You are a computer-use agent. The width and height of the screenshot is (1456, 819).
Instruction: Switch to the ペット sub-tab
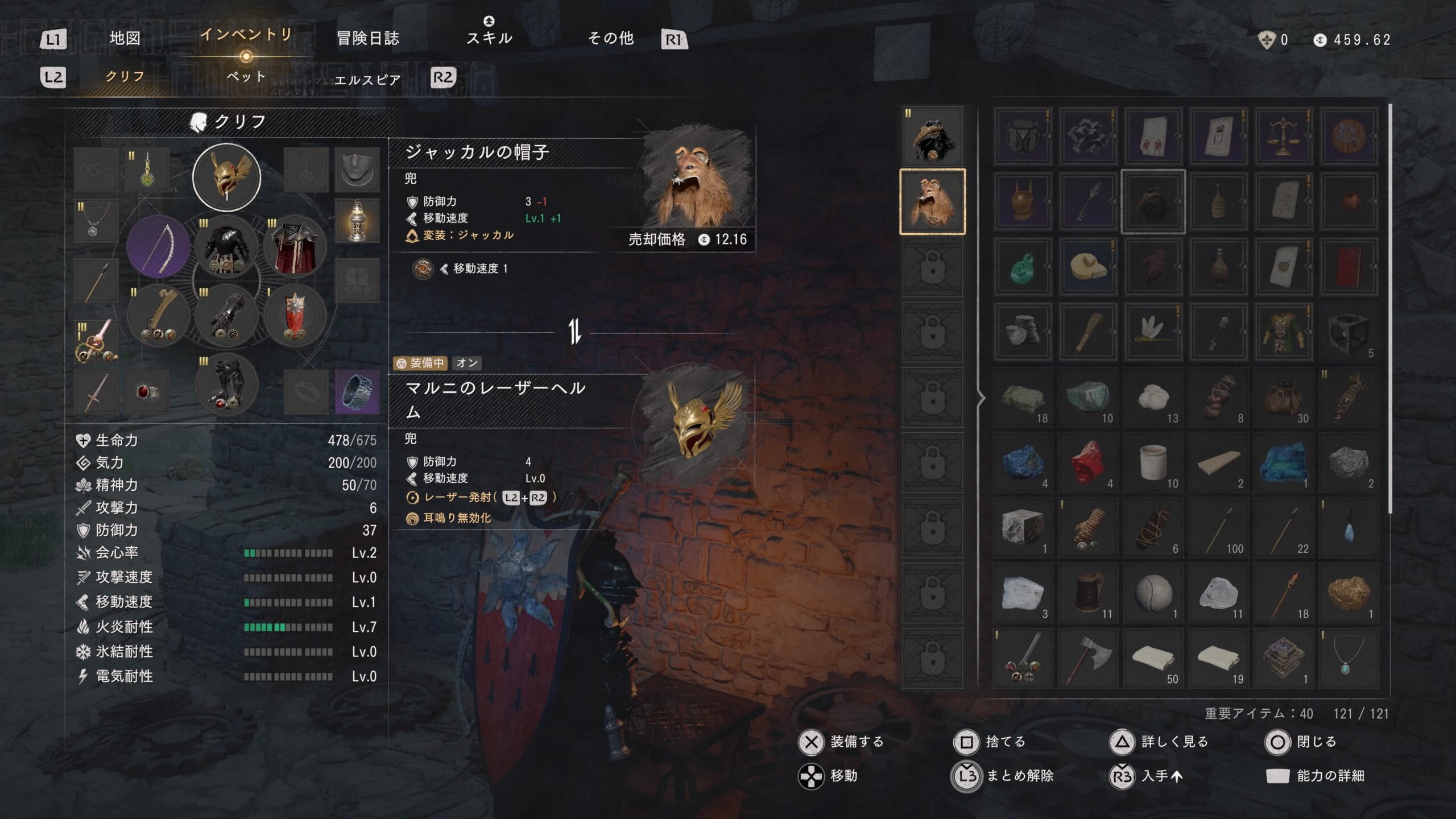coord(246,77)
